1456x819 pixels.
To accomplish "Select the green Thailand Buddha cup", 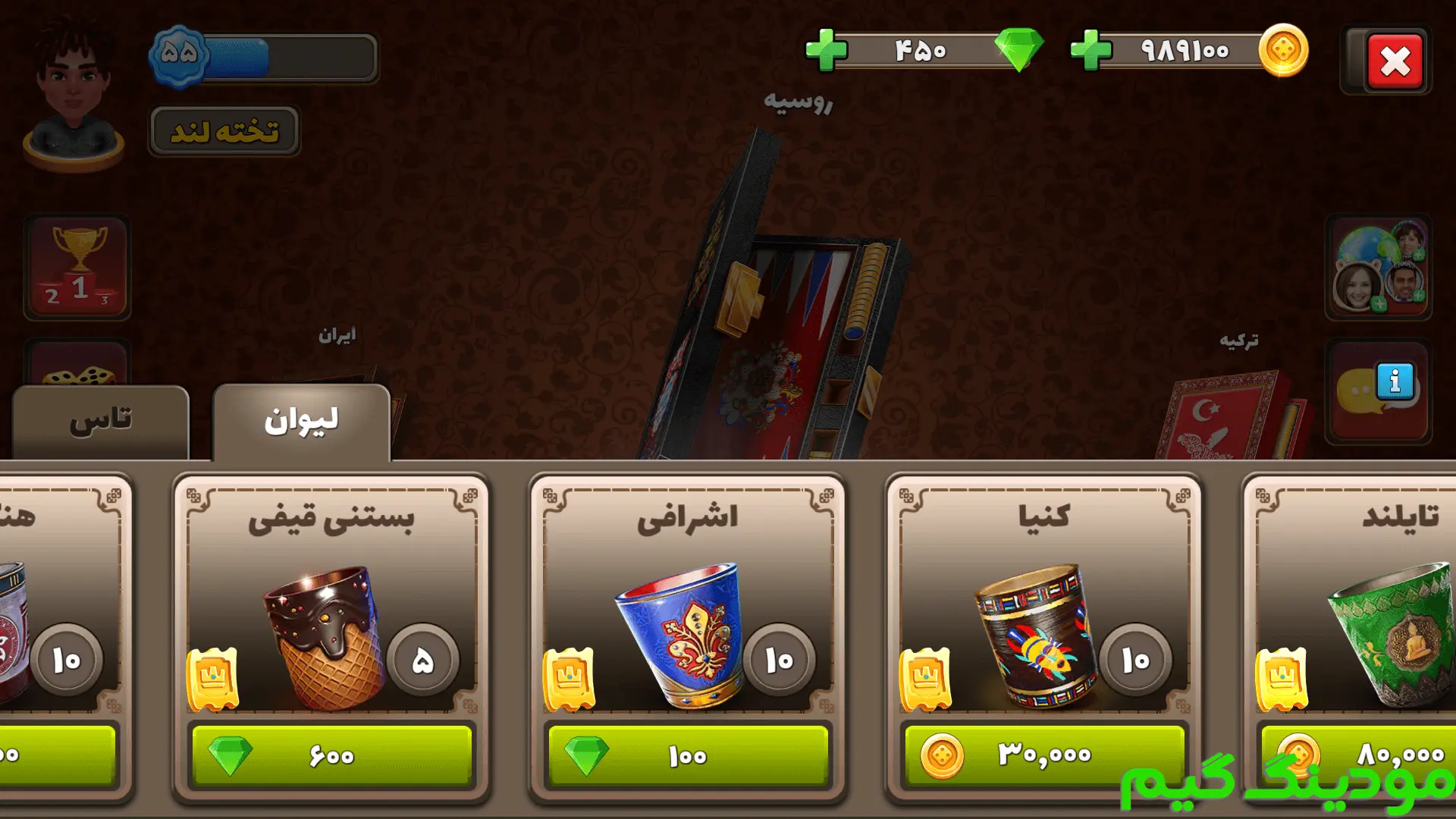I will pos(1395,633).
